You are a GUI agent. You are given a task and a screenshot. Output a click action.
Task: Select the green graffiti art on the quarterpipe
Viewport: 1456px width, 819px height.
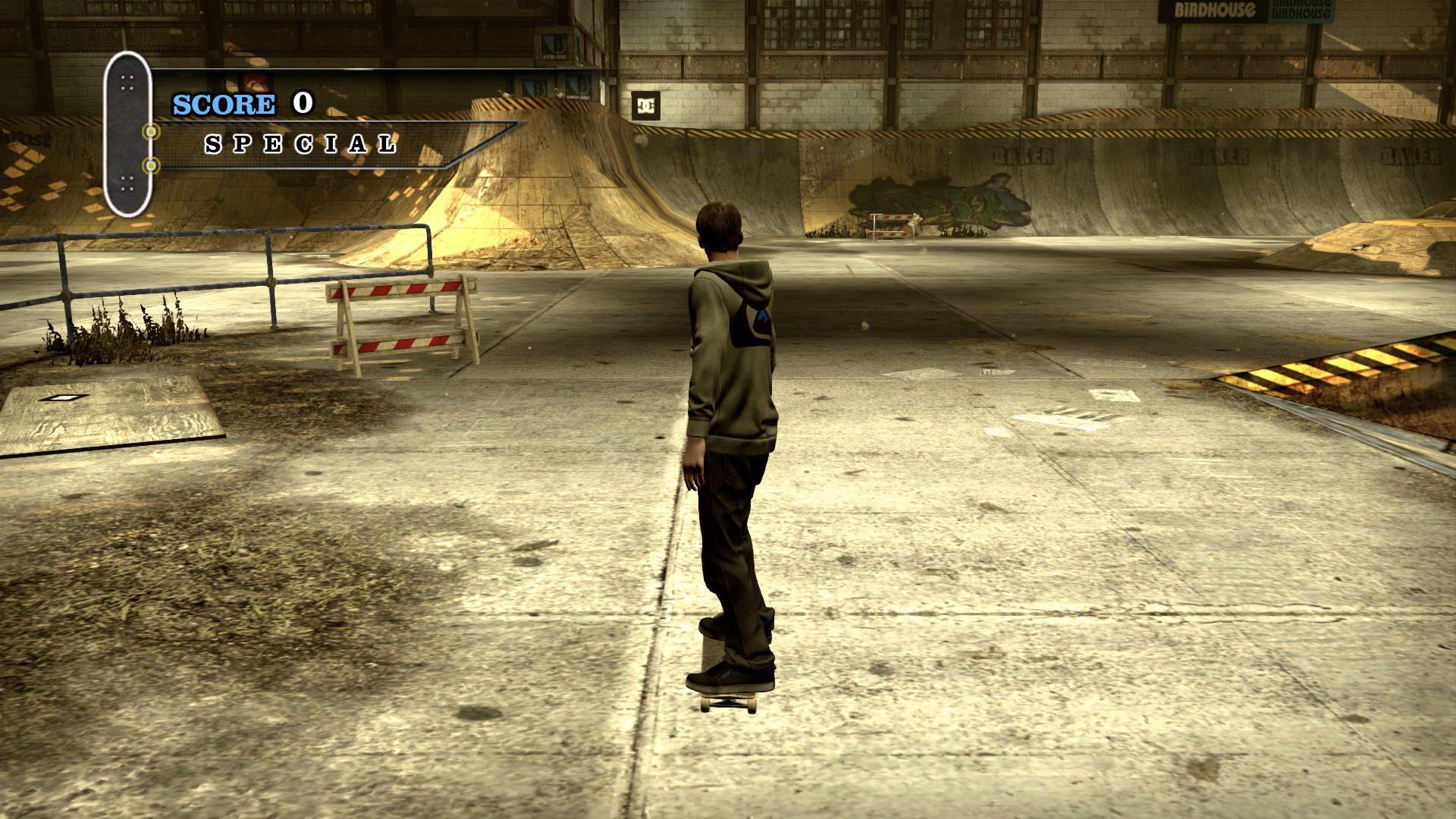coord(944,201)
